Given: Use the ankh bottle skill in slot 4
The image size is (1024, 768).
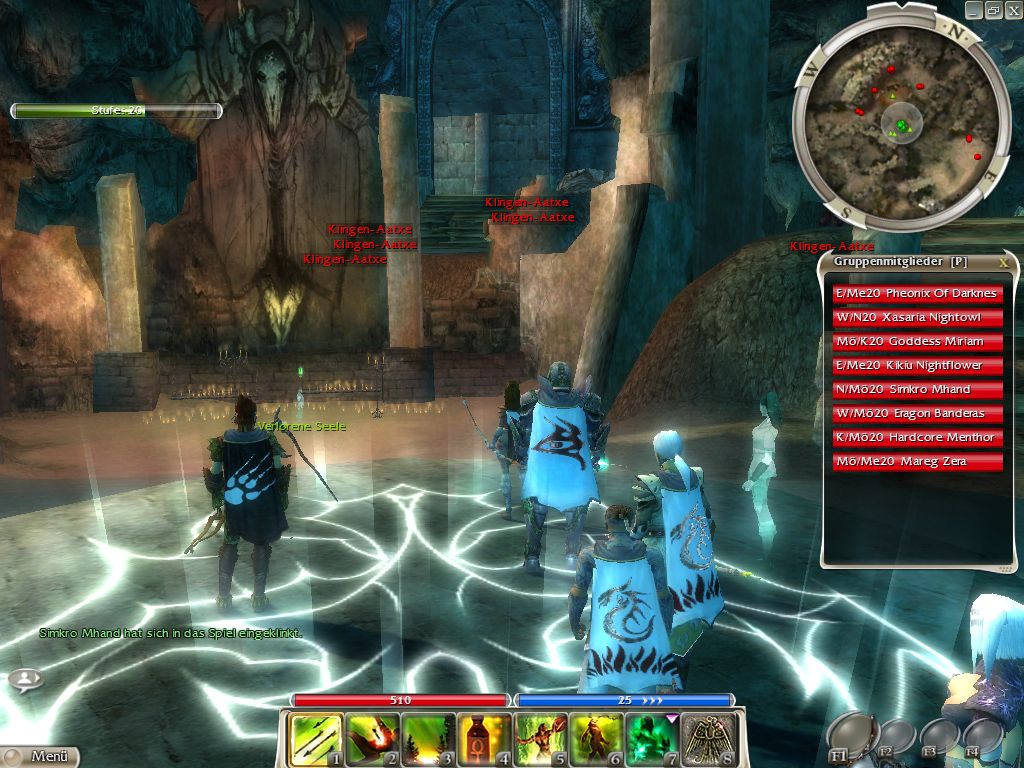Looking at the screenshot, I should (x=484, y=739).
